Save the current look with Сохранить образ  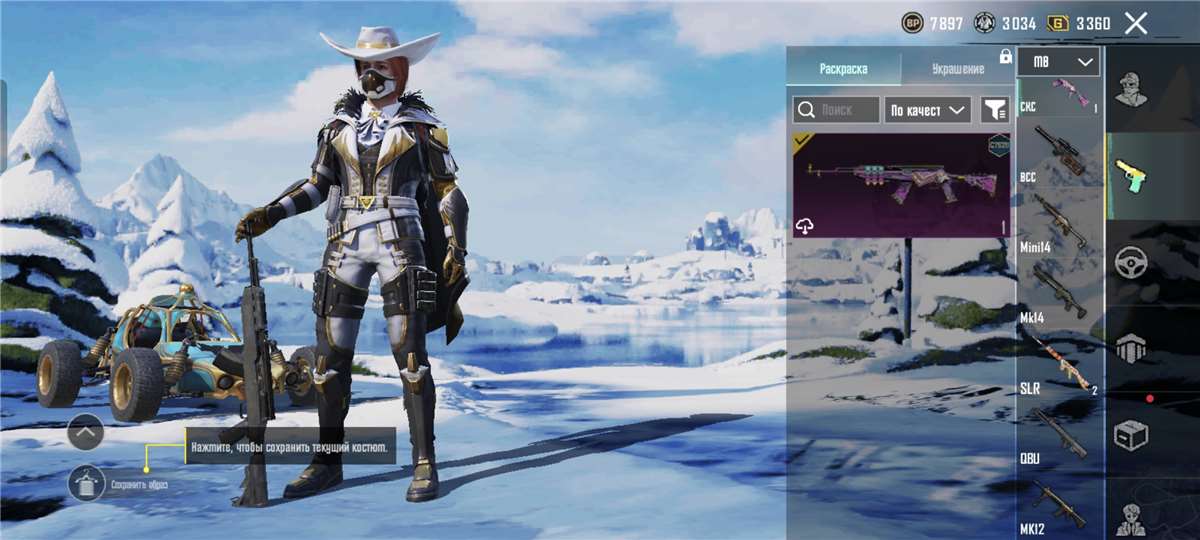88,484
